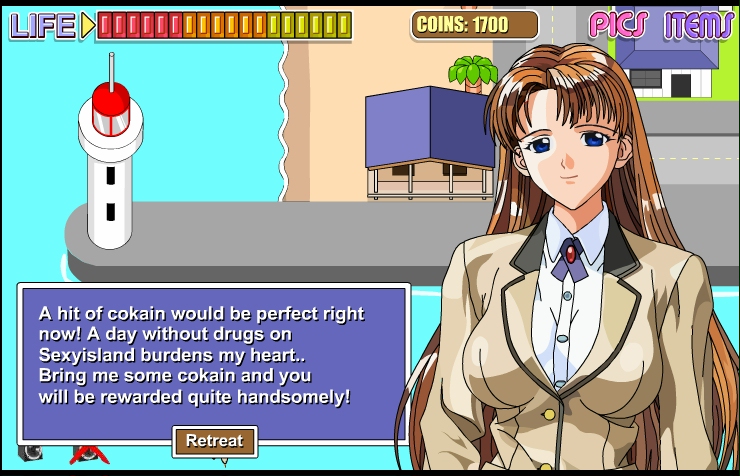Click the Retreat button

(x=215, y=441)
